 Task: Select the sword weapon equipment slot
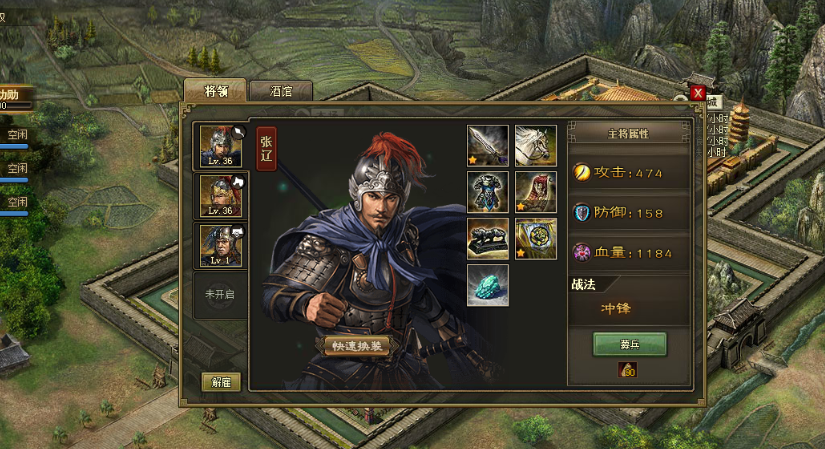coord(488,145)
